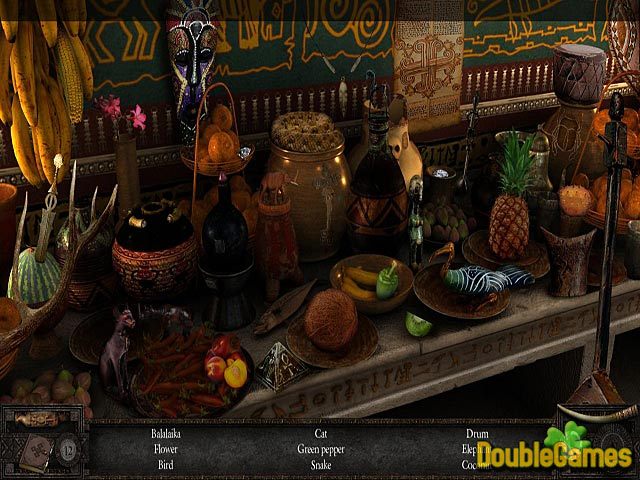Choose the Flower list entry
The height and width of the screenshot is (480, 640).
click(166, 450)
